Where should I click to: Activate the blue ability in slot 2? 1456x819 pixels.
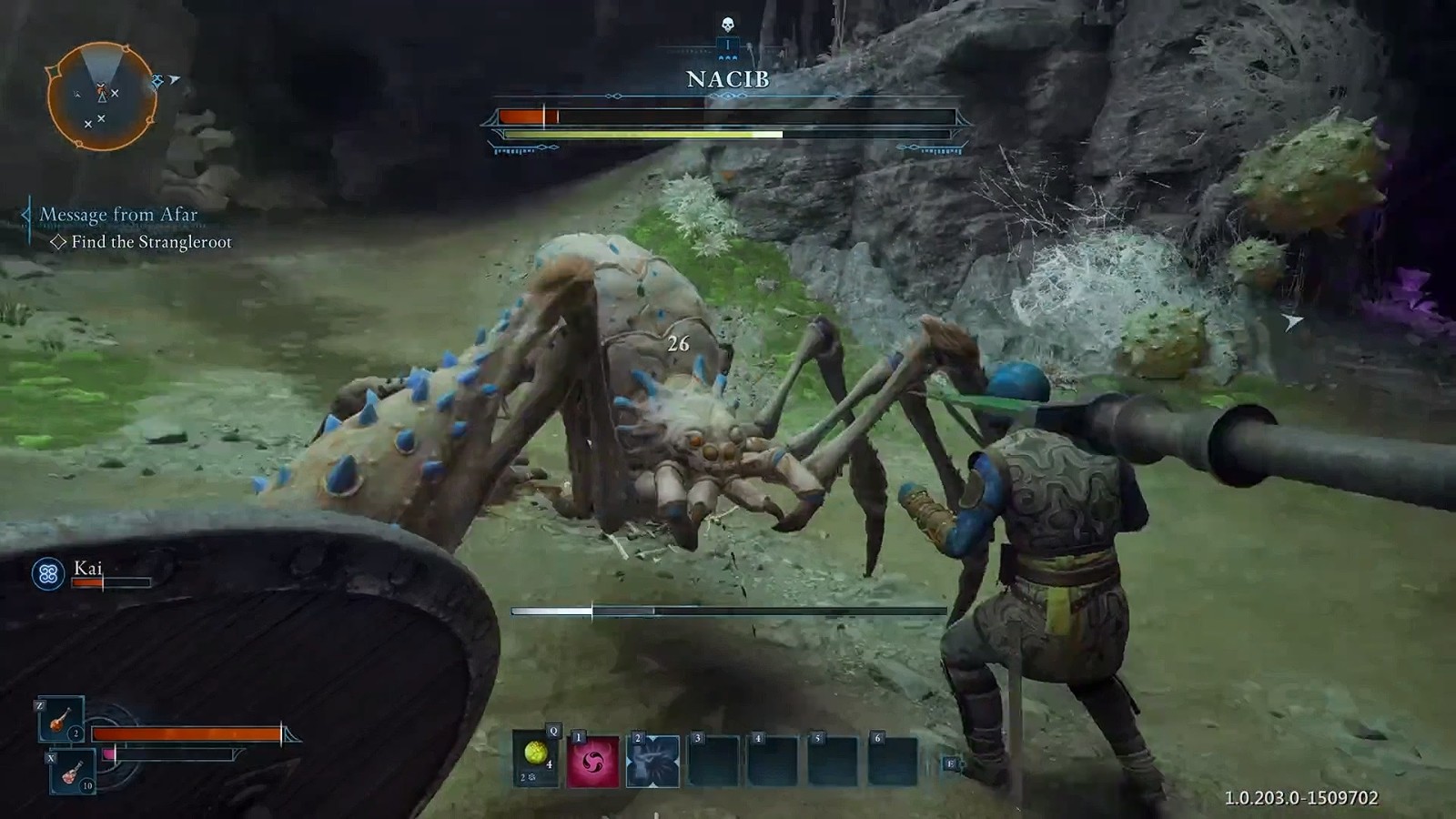coord(653,761)
